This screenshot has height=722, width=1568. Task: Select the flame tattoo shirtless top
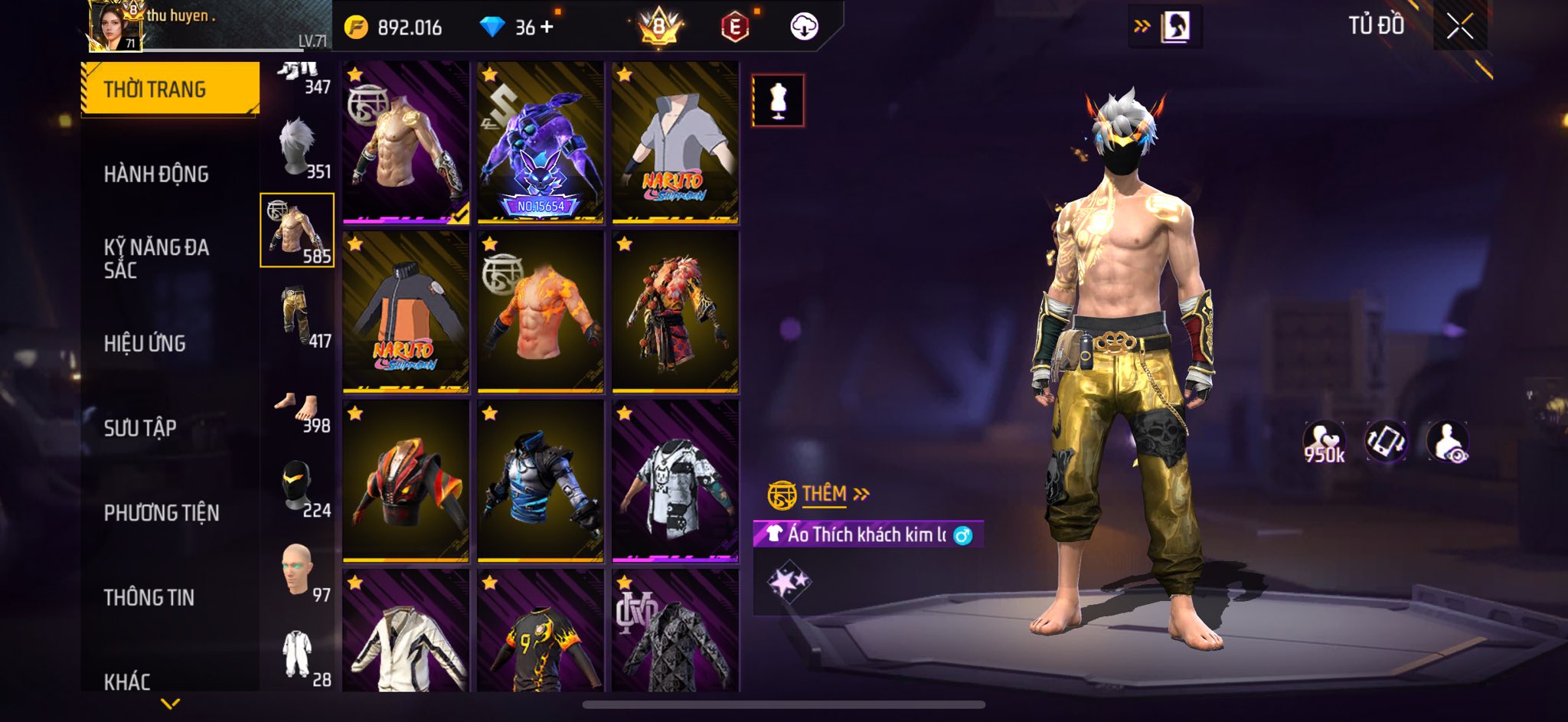(x=540, y=312)
